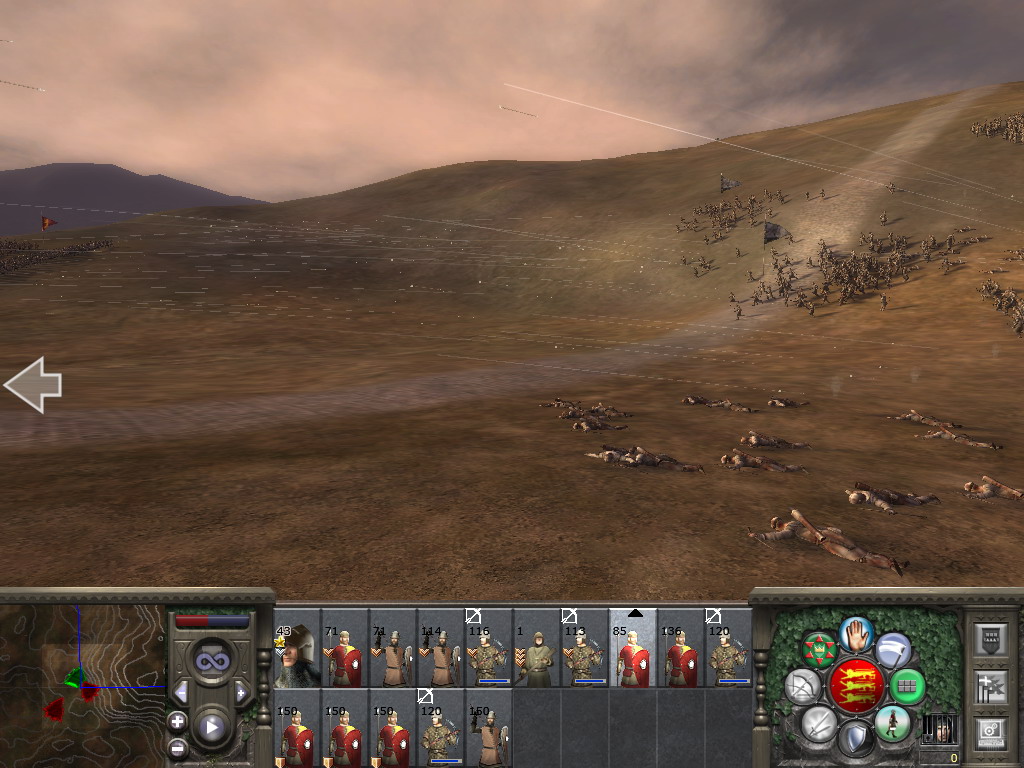Screen dimensions: 1024x768
Task: Pick the single-man unit card
Action: (x=537, y=657)
